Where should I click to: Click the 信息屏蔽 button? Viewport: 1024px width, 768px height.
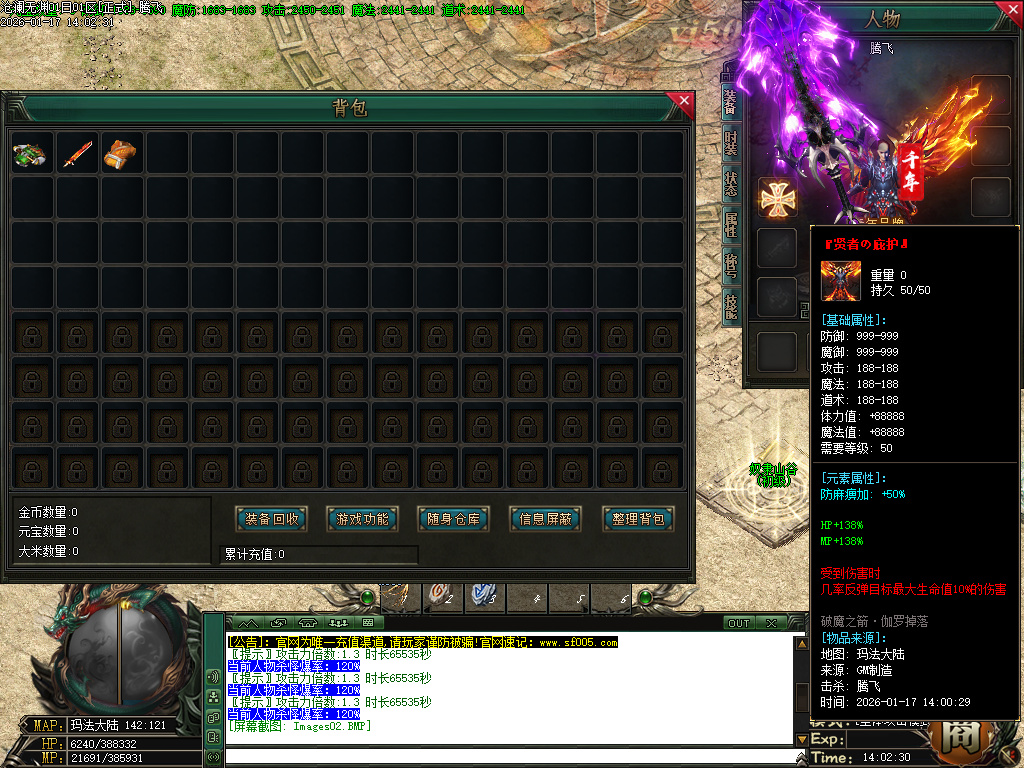(x=546, y=519)
